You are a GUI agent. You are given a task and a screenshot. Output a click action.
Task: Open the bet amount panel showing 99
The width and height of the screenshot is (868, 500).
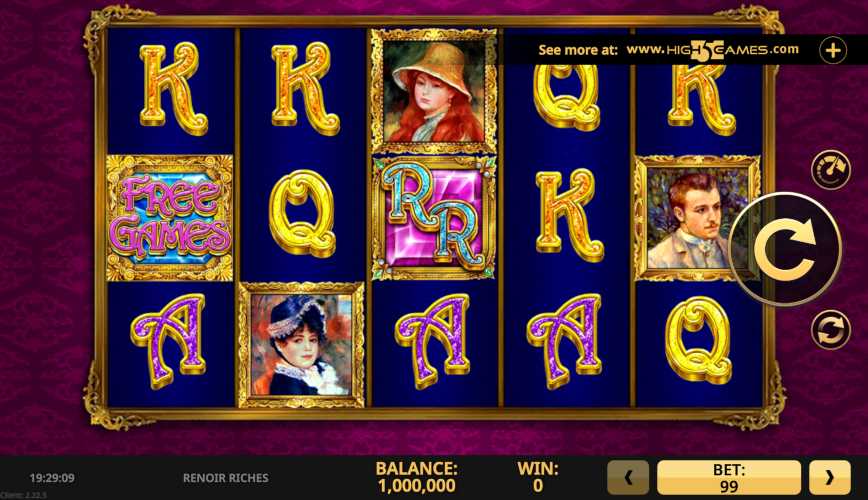tap(729, 478)
